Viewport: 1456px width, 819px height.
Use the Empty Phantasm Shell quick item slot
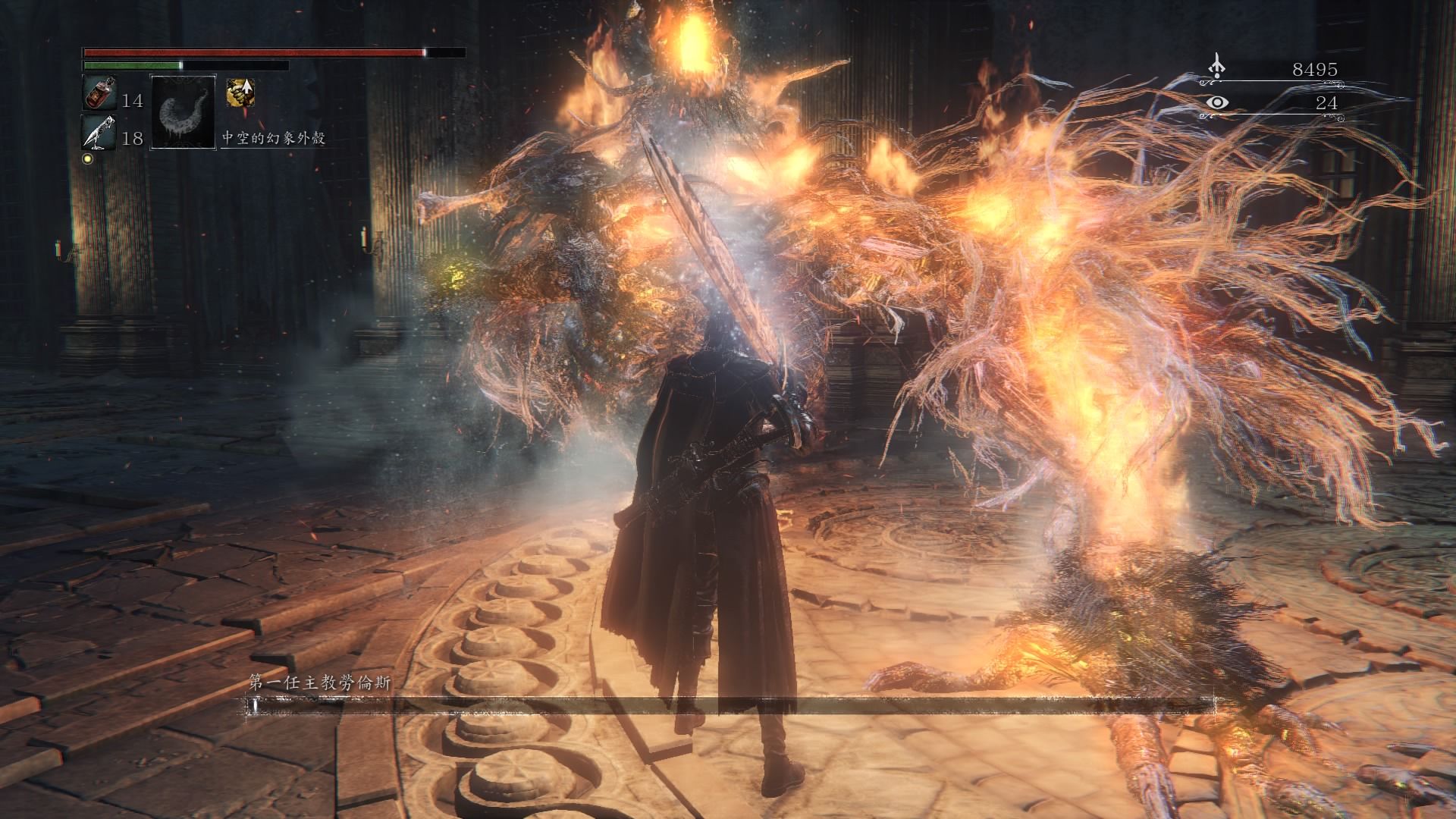(x=184, y=111)
